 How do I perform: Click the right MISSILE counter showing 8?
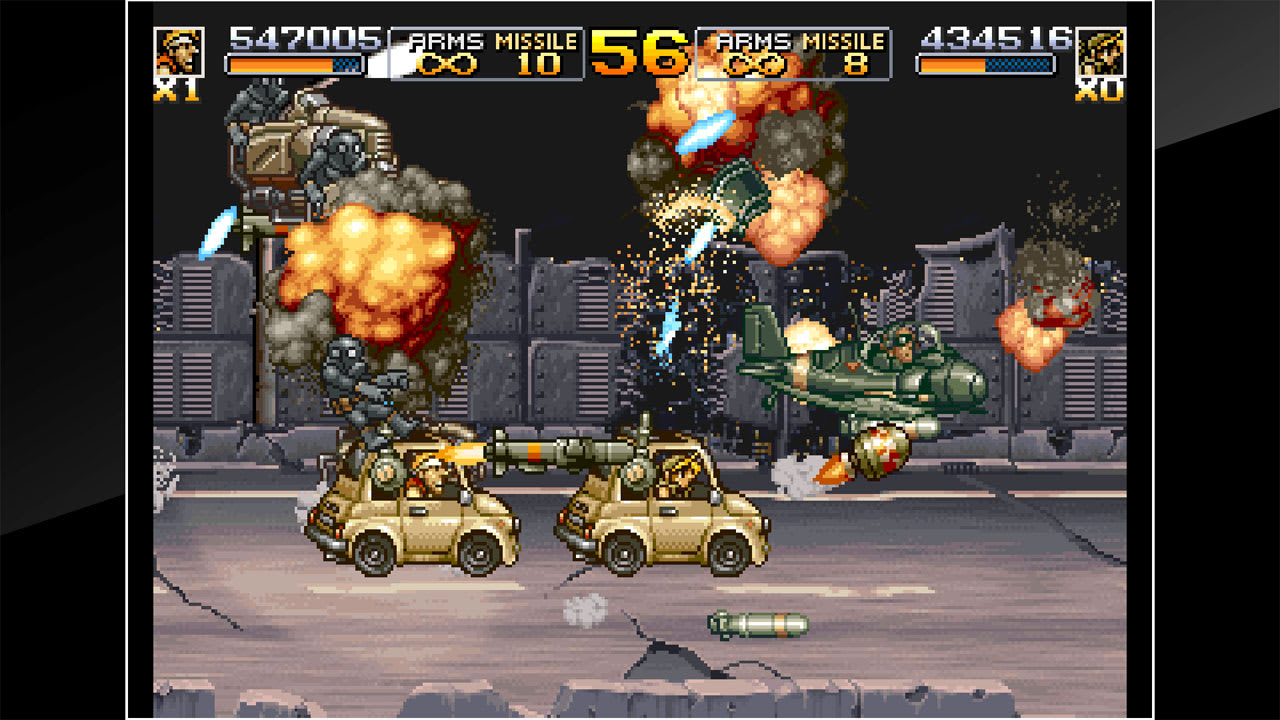pos(857,66)
